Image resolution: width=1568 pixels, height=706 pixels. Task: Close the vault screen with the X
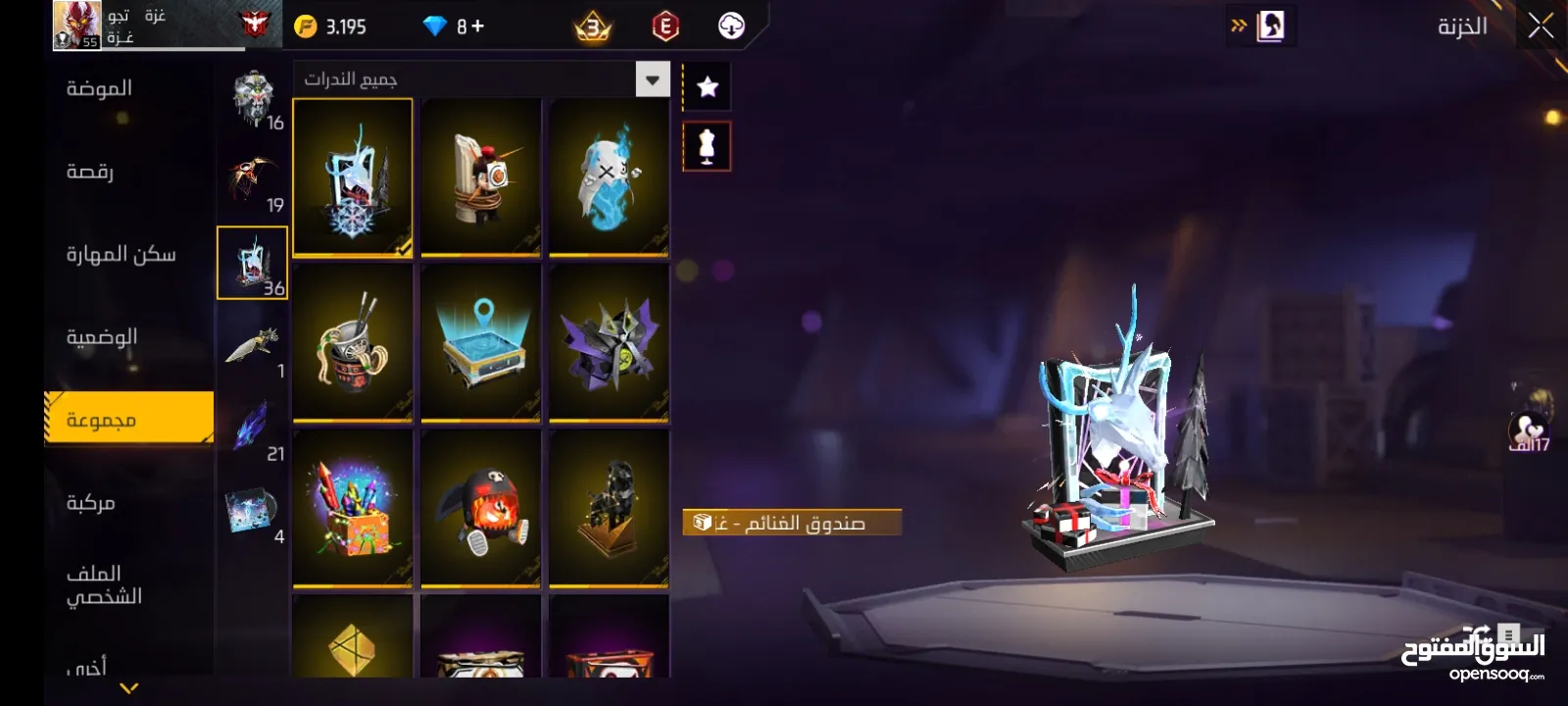(1540, 26)
